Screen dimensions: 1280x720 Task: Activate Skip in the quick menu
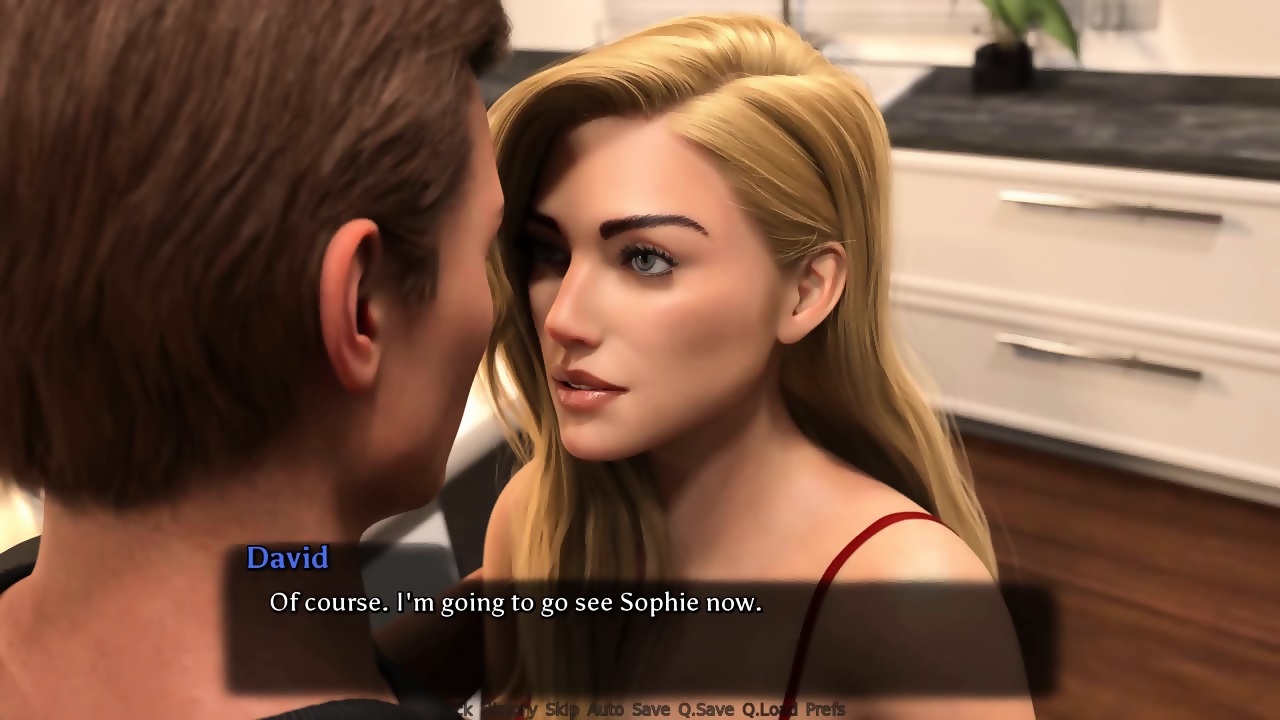pyautogui.click(x=562, y=710)
